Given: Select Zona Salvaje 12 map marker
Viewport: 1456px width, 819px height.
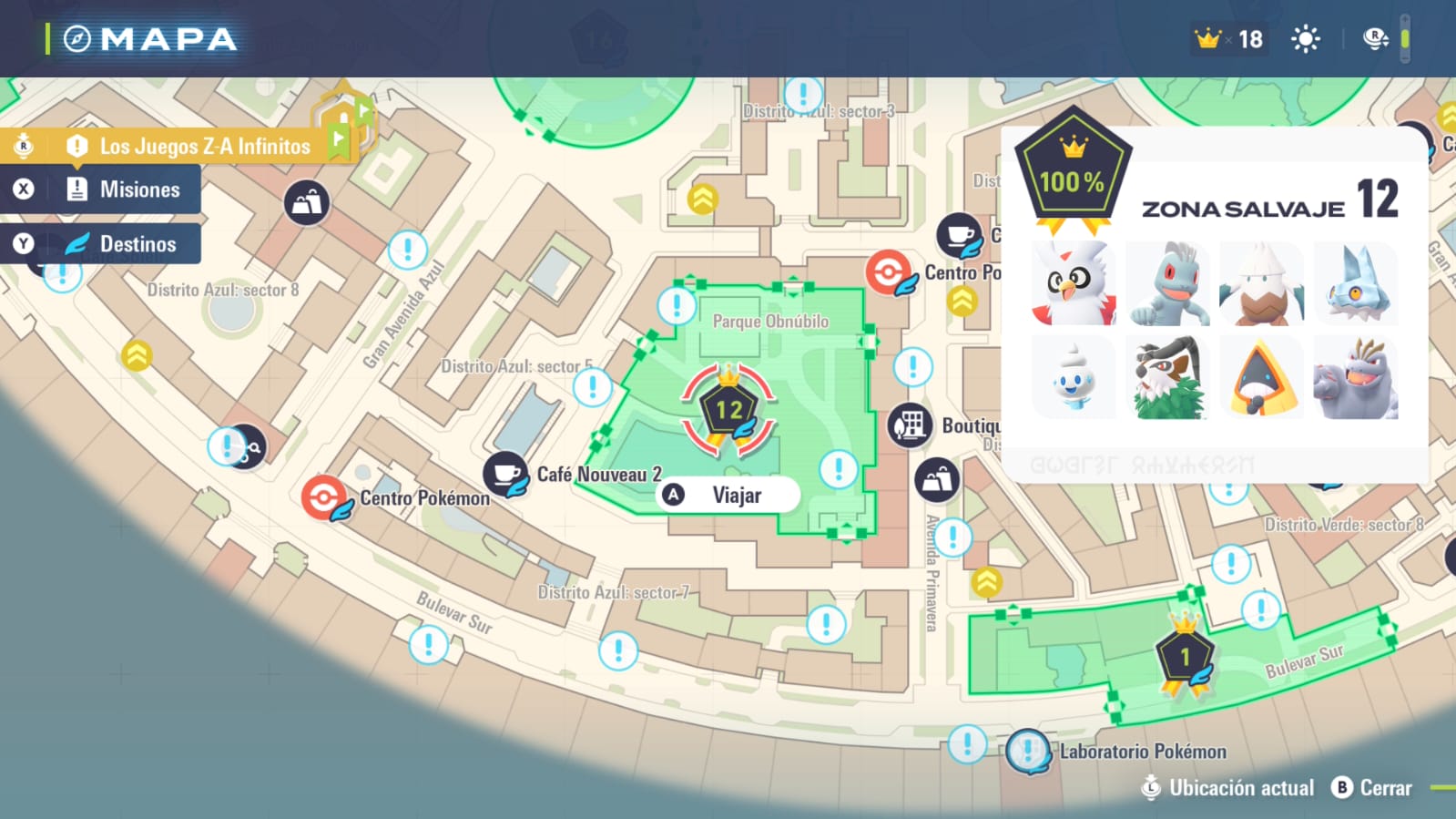Looking at the screenshot, I should pyautogui.click(x=728, y=410).
